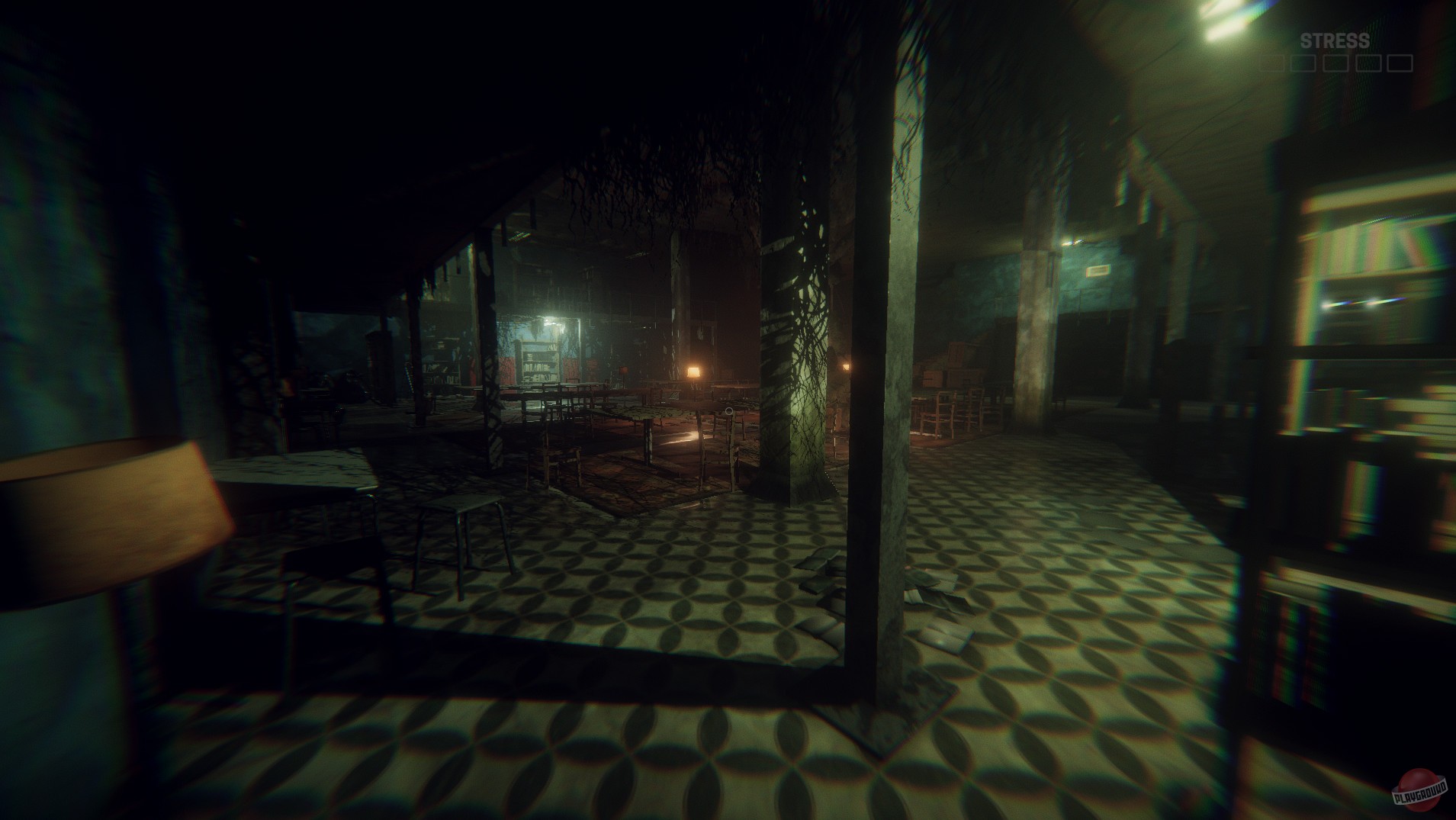The image size is (1456, 820).
Task: Click the first STRESS meter box
Action: (1271, 65)
